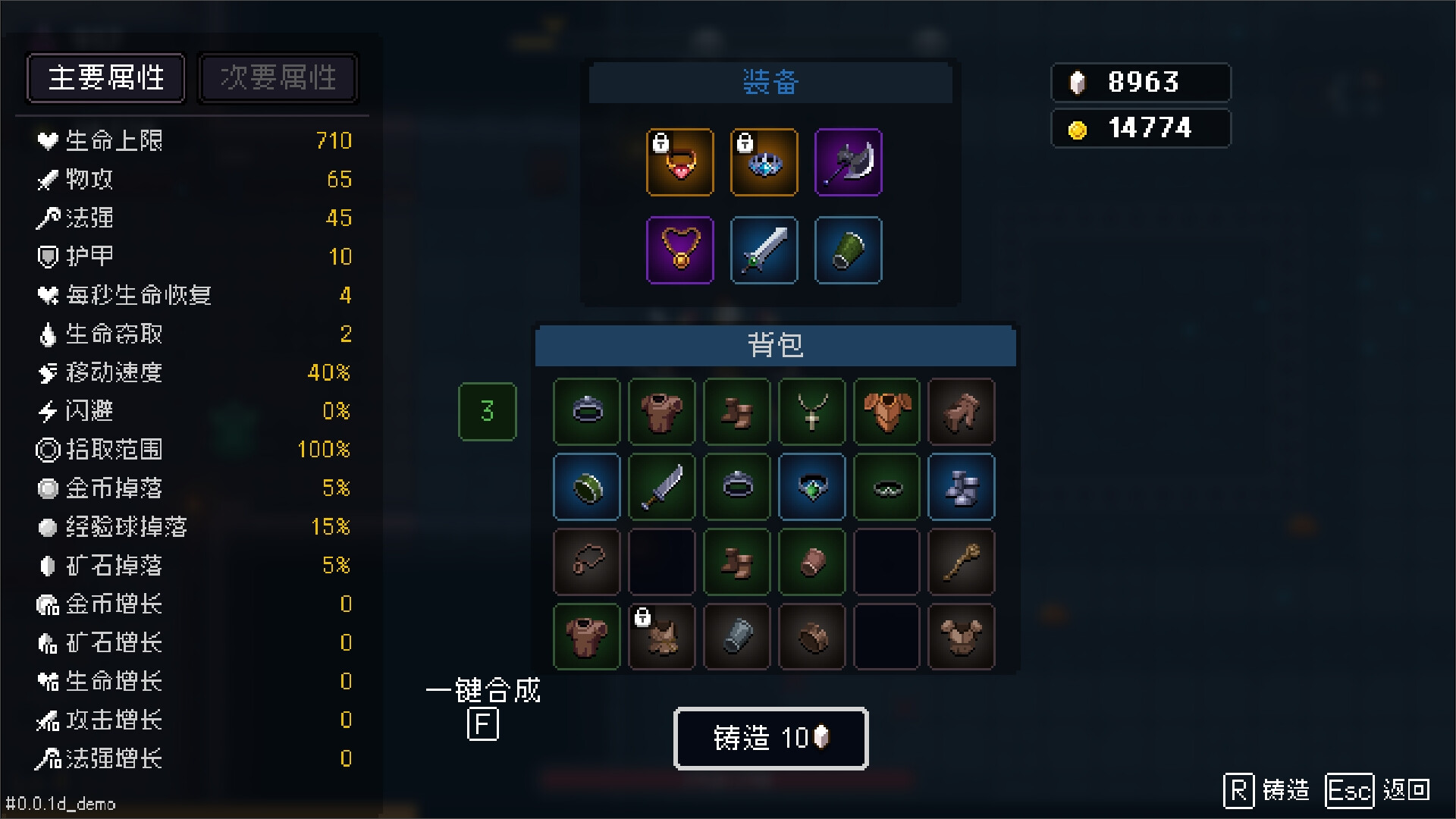Select the equipped silver sword
The height and width of the screenshot is (819, 1456).
764,250
